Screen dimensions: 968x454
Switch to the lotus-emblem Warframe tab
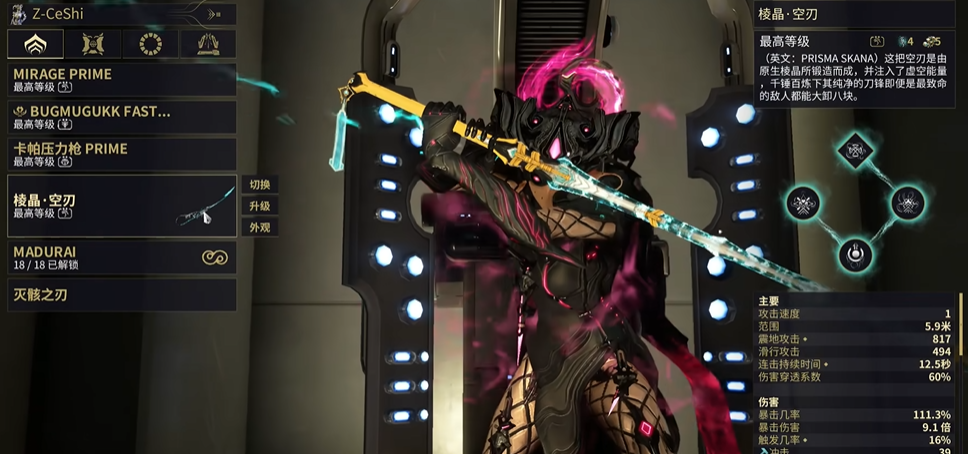[x=35, y=43]
